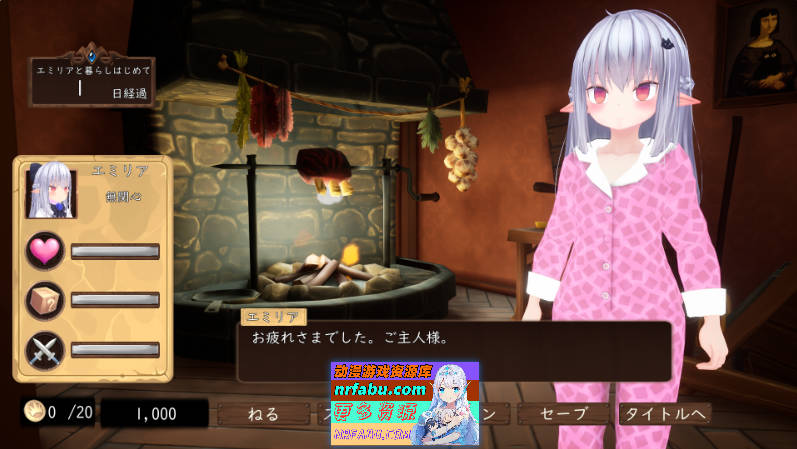797x449 pixels.
Task: Open the セーブ (save) menu
Action: tap(563, 413)
